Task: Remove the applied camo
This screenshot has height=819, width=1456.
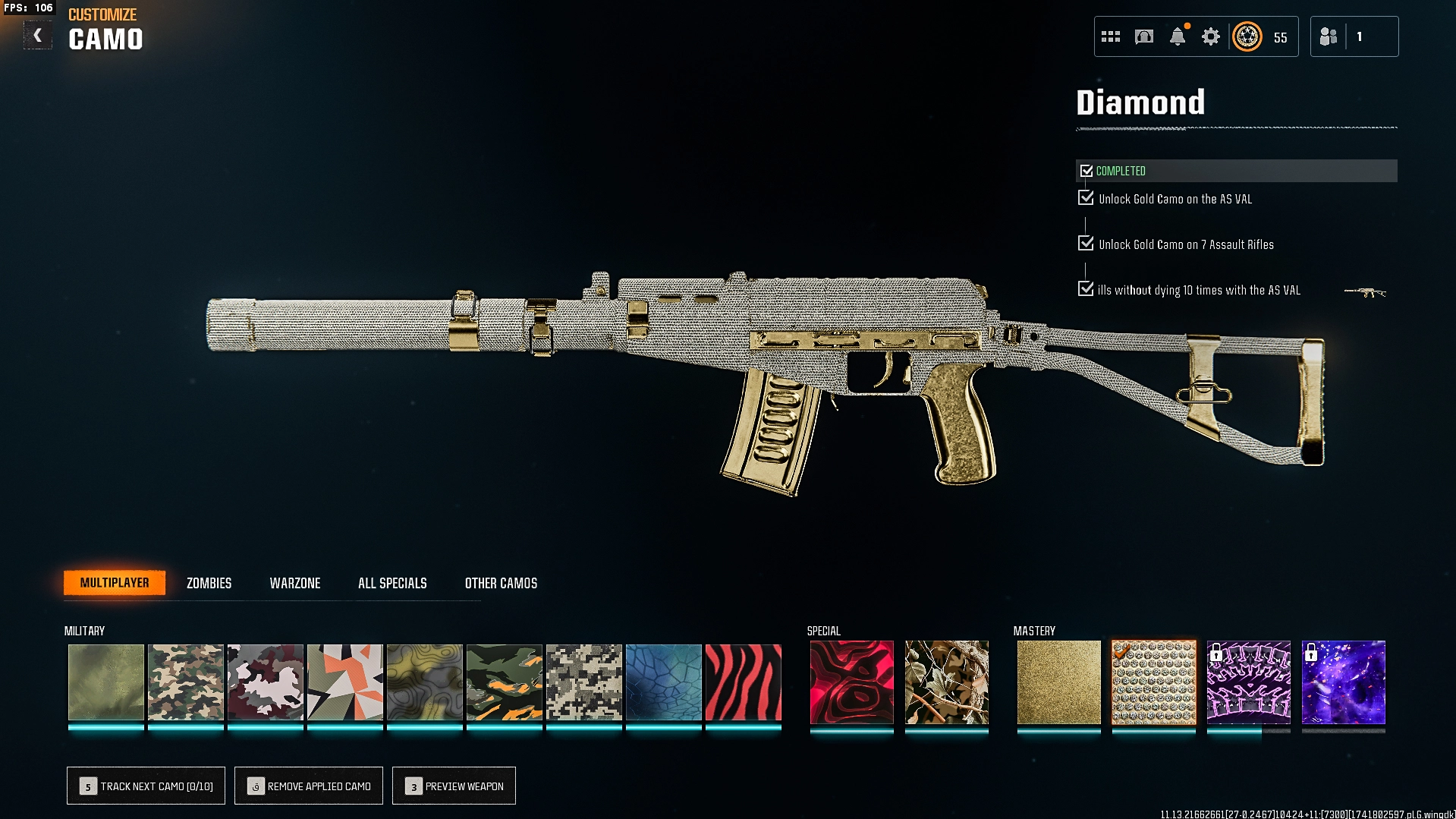Action: (309, 786)
